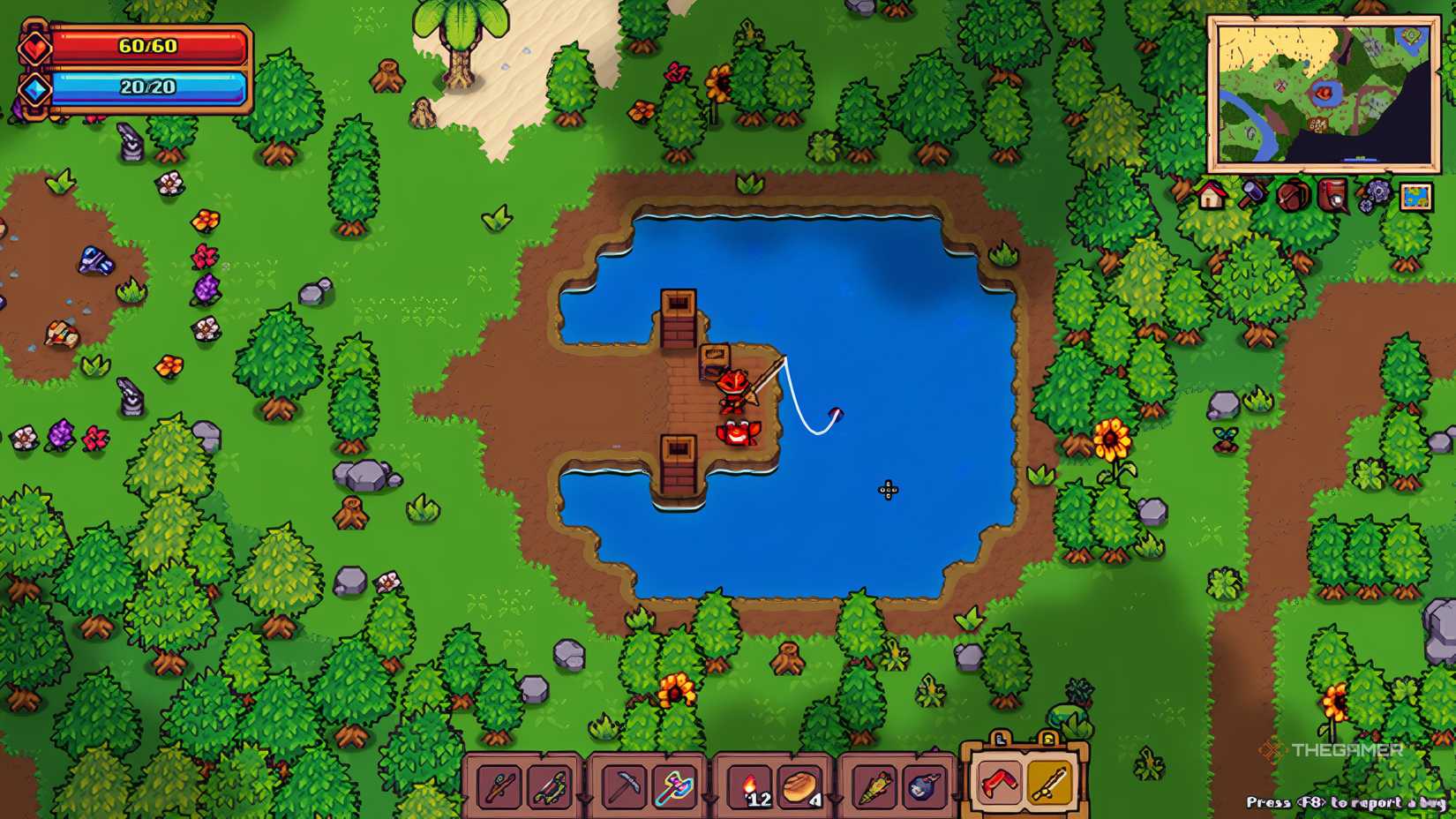Open the crafting hammer menu
The image size is (1456, 819).
(1252, 194)
